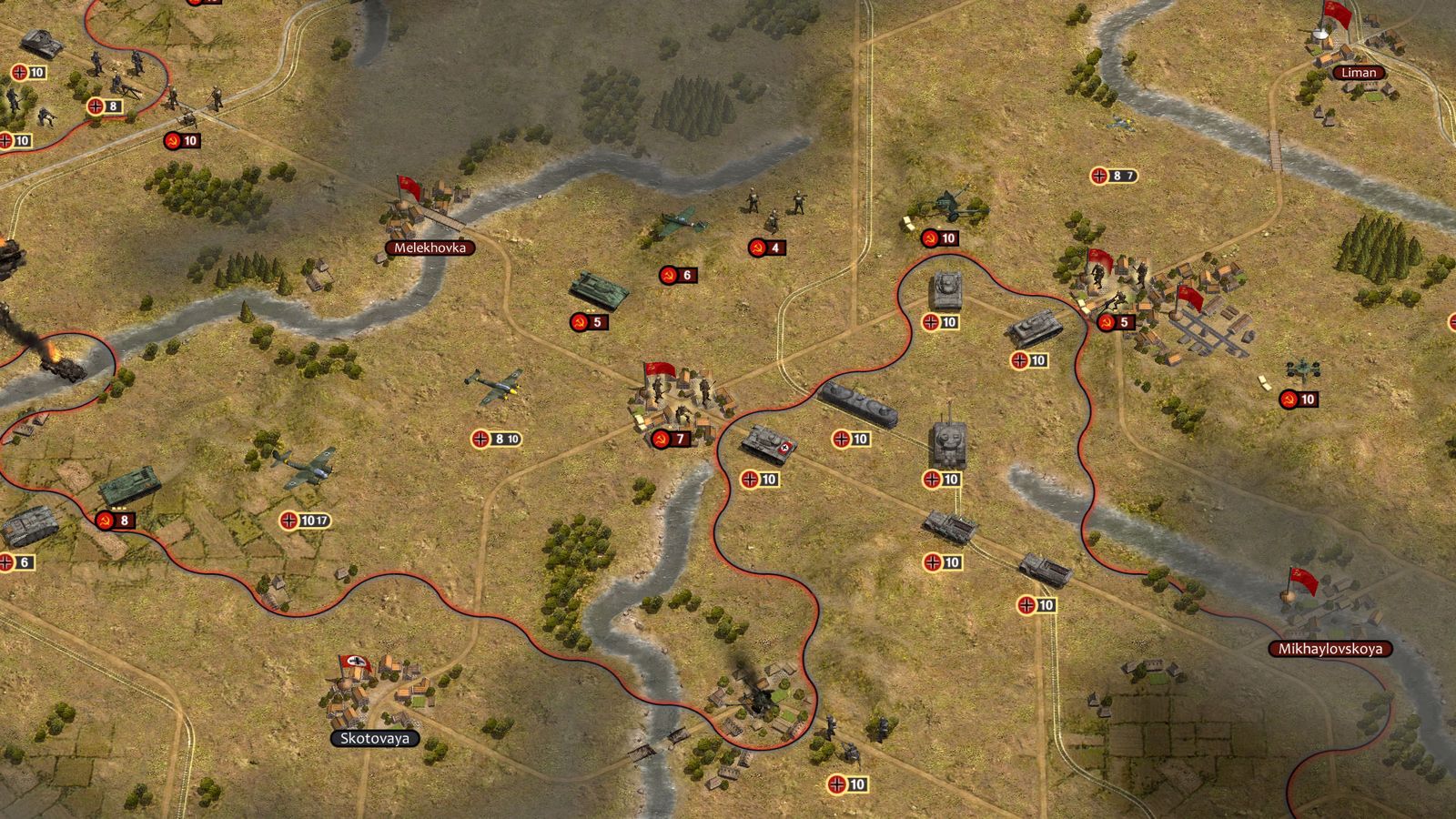Click the German flag above Skotovaya village

tap(355, 662)
